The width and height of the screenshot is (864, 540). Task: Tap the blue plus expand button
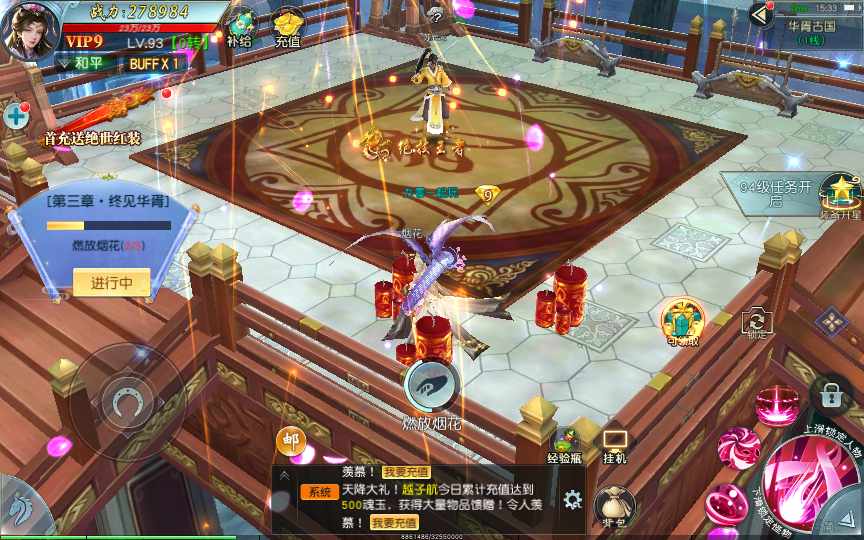16,115
